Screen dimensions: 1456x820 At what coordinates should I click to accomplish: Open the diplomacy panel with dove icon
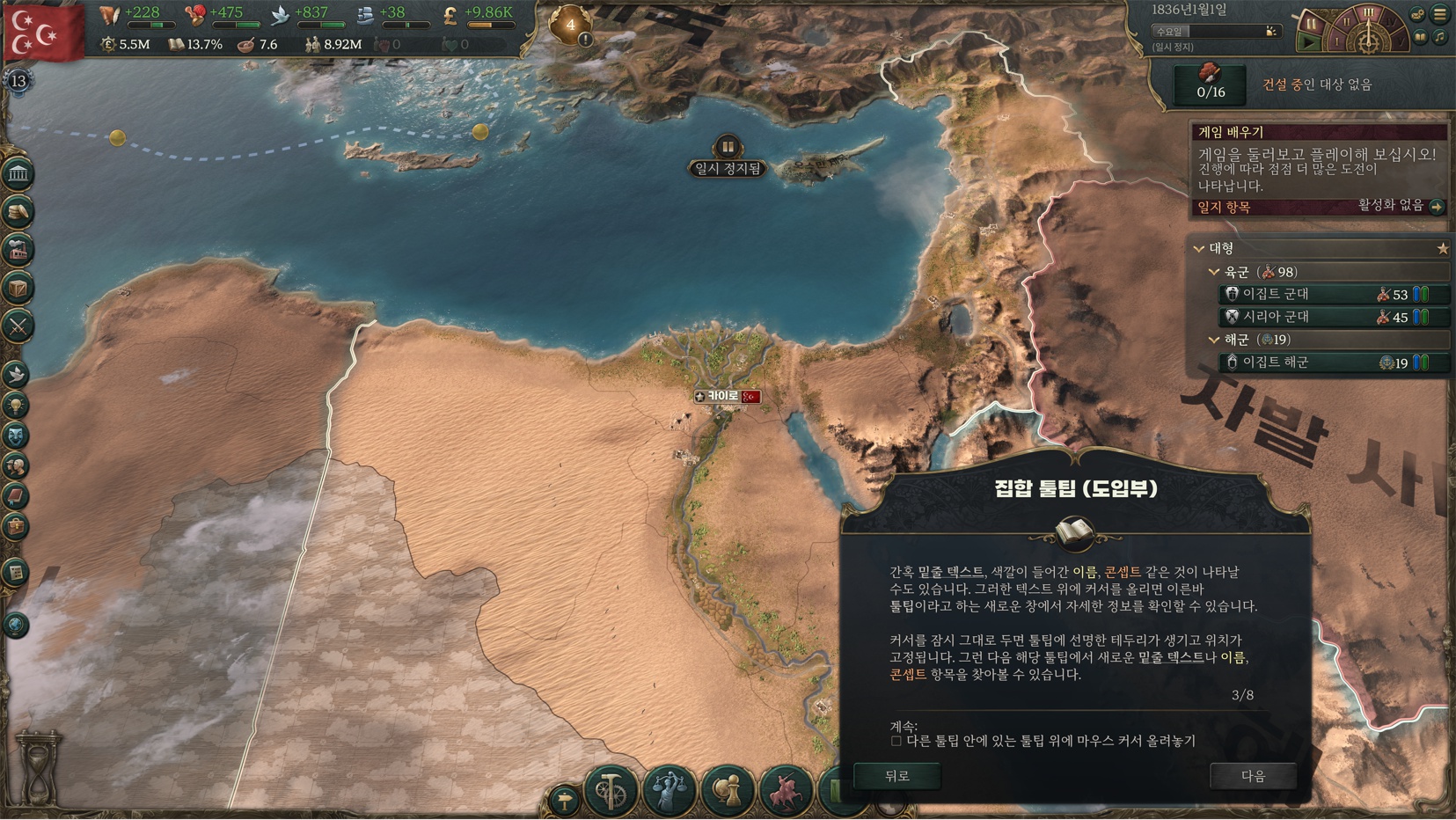(x=16, y=374)
